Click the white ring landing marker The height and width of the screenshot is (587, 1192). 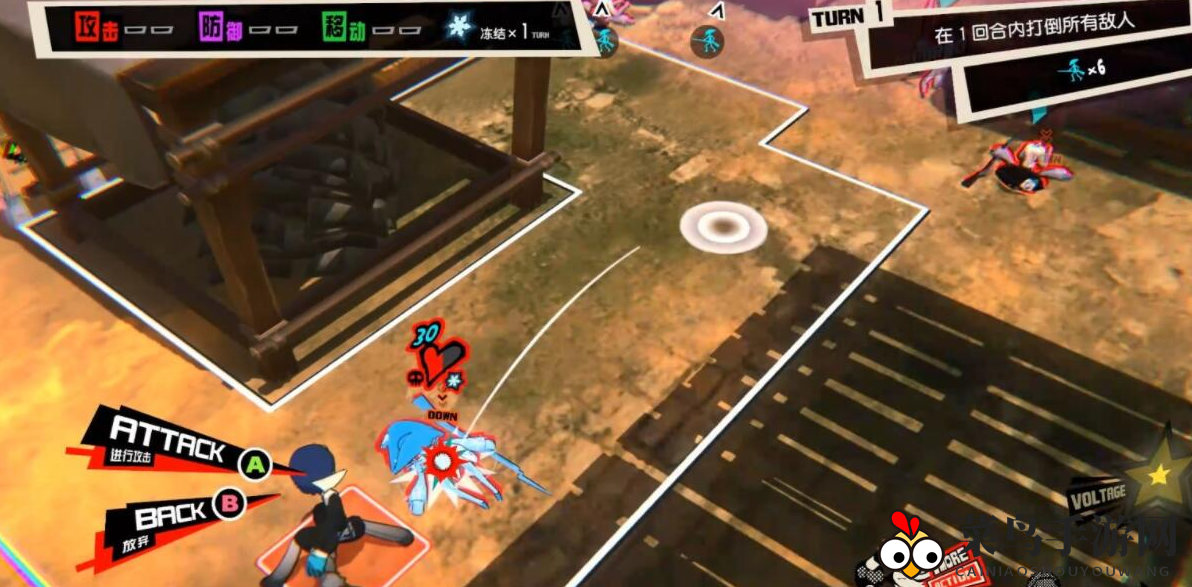point(723,226)
